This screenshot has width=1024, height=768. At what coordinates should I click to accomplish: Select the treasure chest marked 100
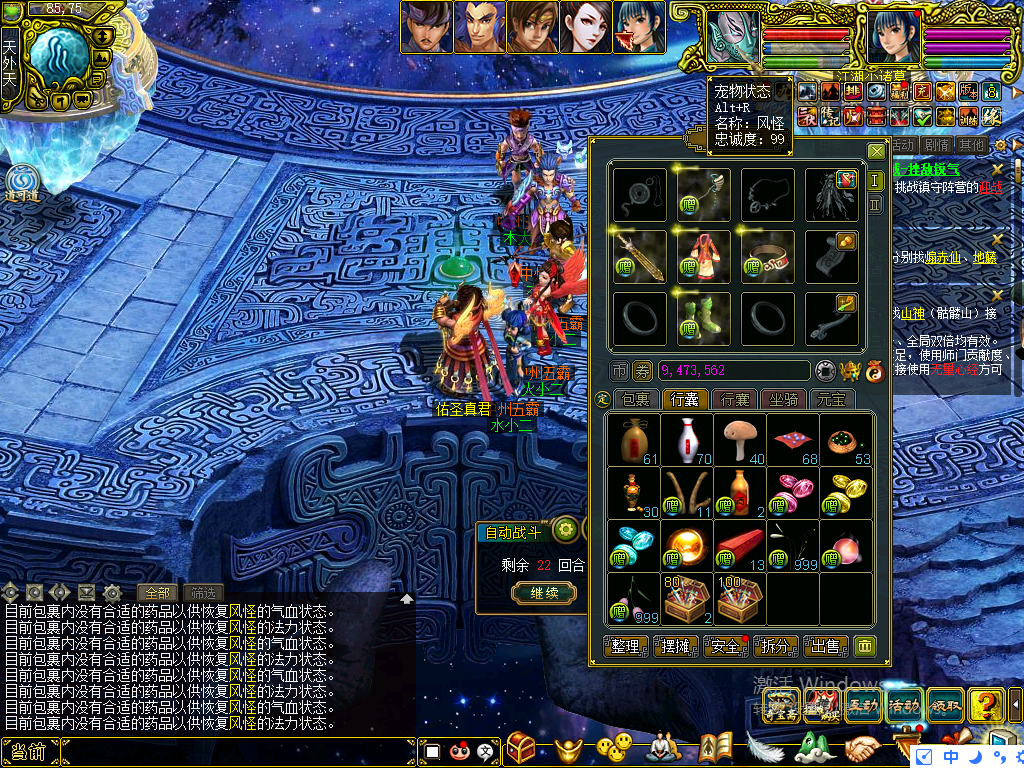pos(740,599)
